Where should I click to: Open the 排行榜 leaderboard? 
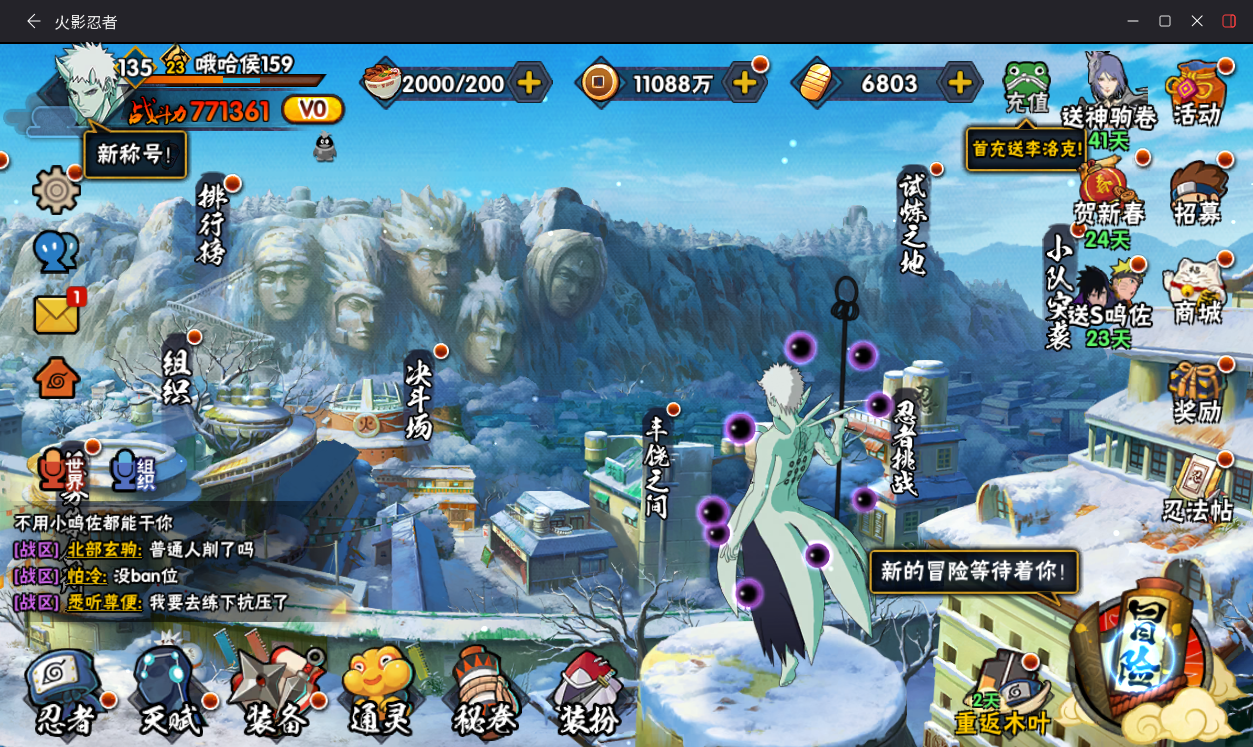pyautogui.click(x=212, y=223)
